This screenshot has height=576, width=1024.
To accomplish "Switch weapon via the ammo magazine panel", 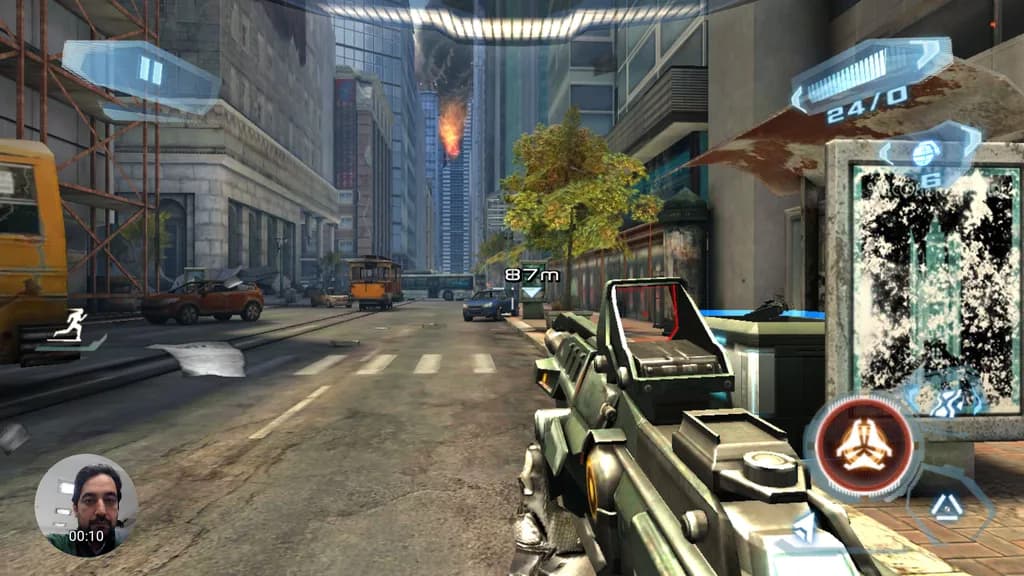I will click(x=868, y=73).
